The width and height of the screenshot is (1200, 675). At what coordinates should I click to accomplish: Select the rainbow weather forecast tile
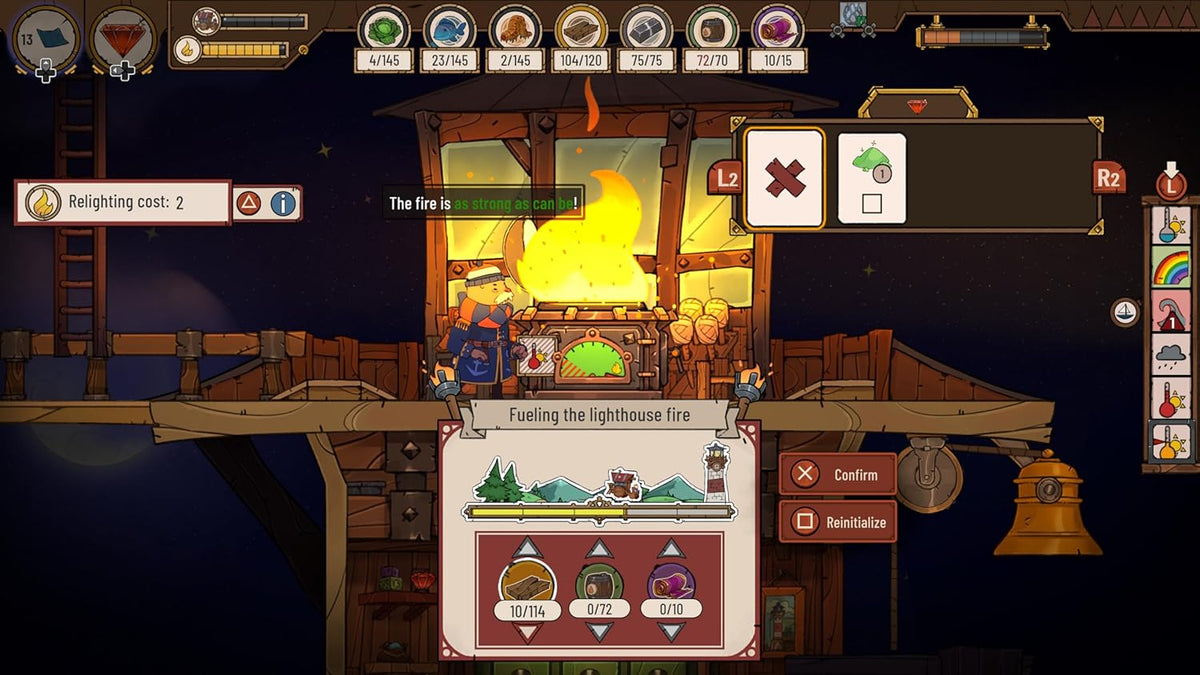pyautogui.click(x=1171, y=268)
